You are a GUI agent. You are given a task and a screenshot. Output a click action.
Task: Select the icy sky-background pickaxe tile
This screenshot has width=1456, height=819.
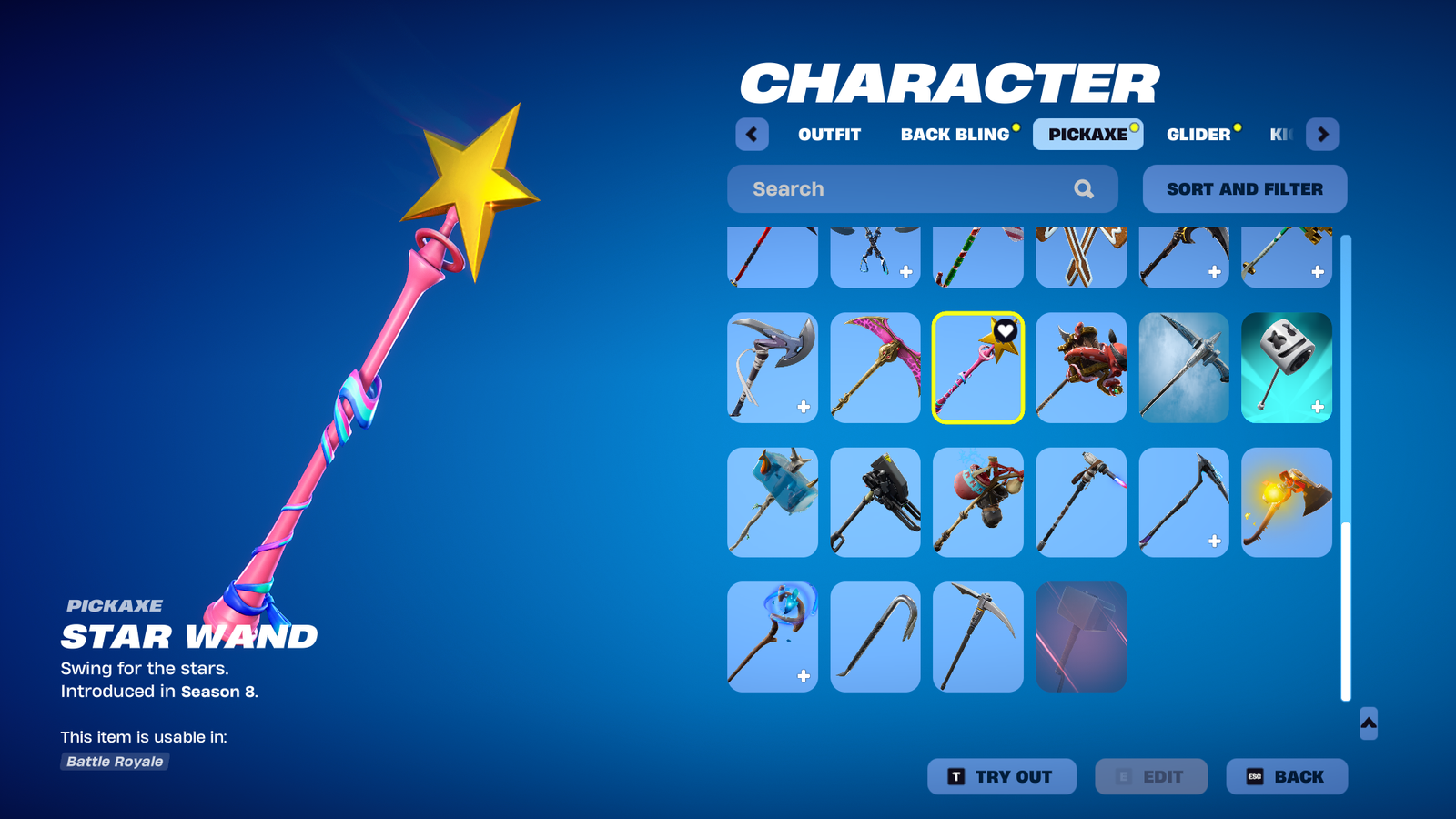pyautogui.click(x=1183, y=368)
